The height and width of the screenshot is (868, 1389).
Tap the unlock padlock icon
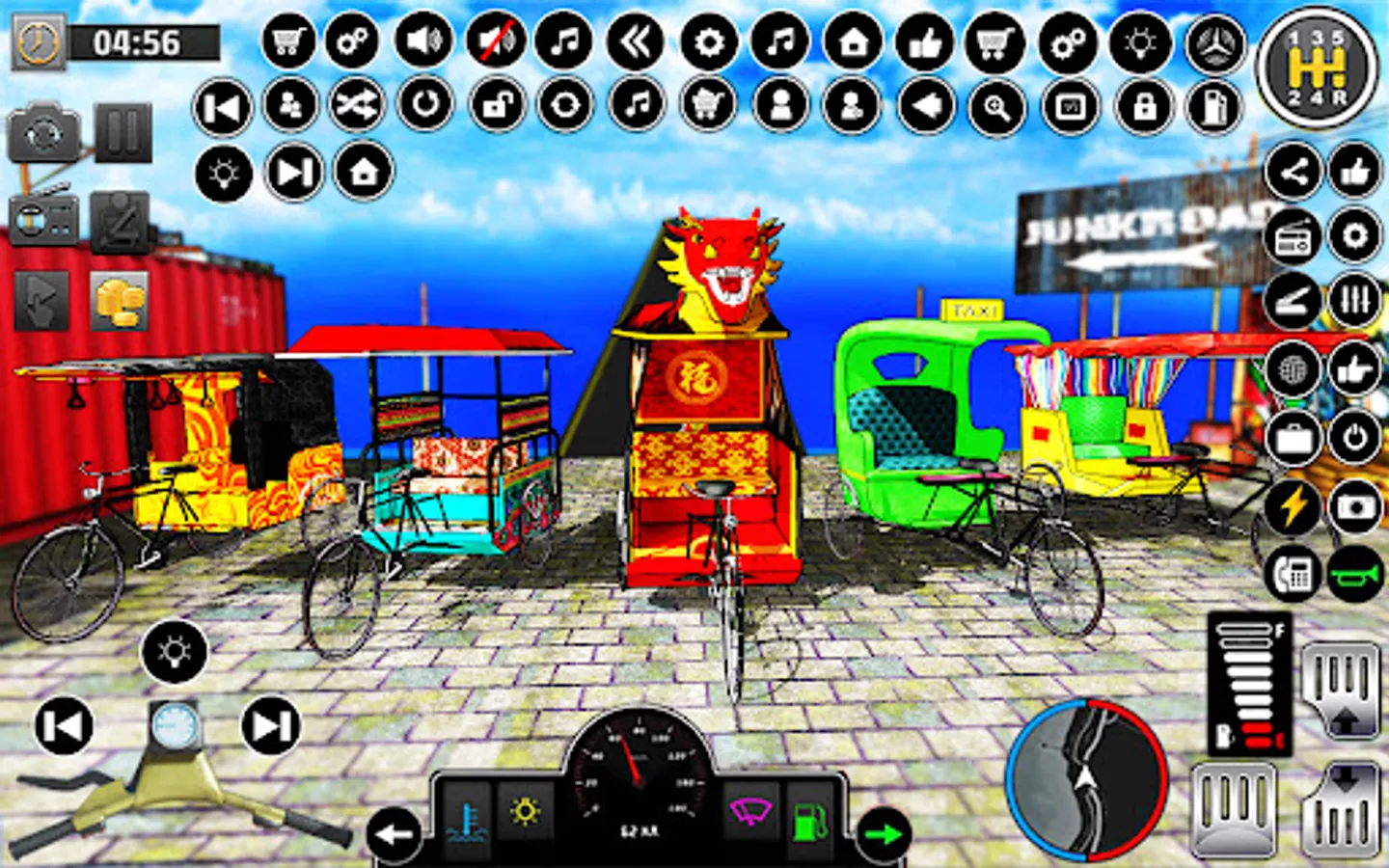coord(494,104)
